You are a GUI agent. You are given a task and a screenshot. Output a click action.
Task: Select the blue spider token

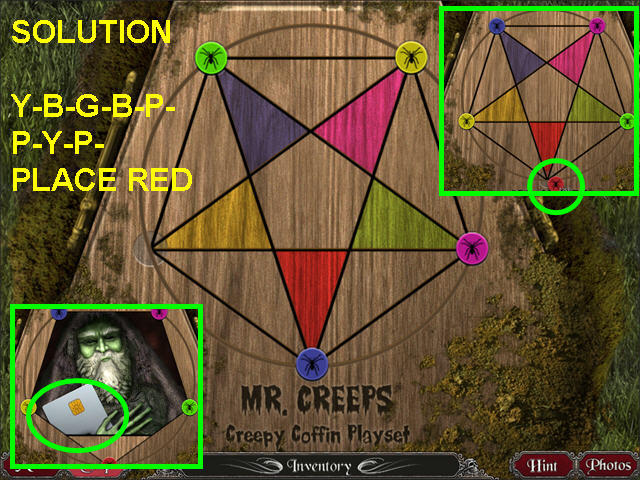312,361
